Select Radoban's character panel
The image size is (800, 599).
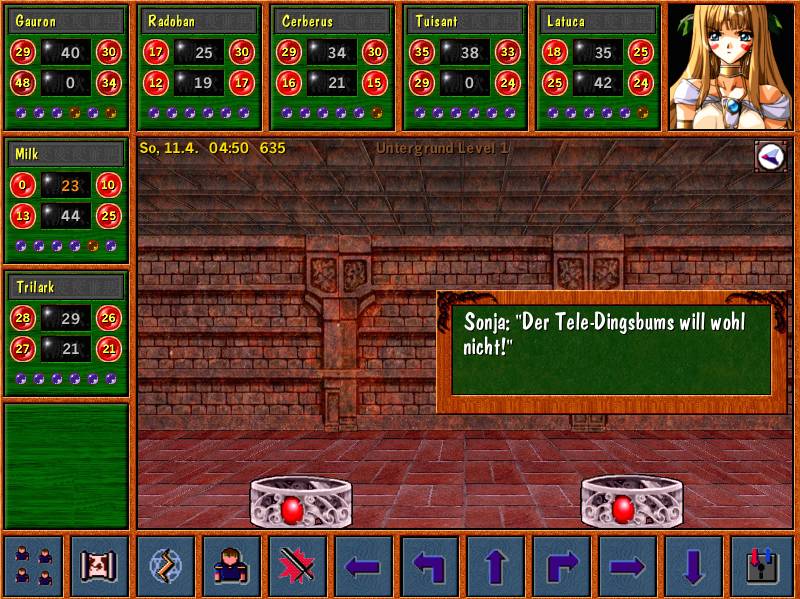200,67
